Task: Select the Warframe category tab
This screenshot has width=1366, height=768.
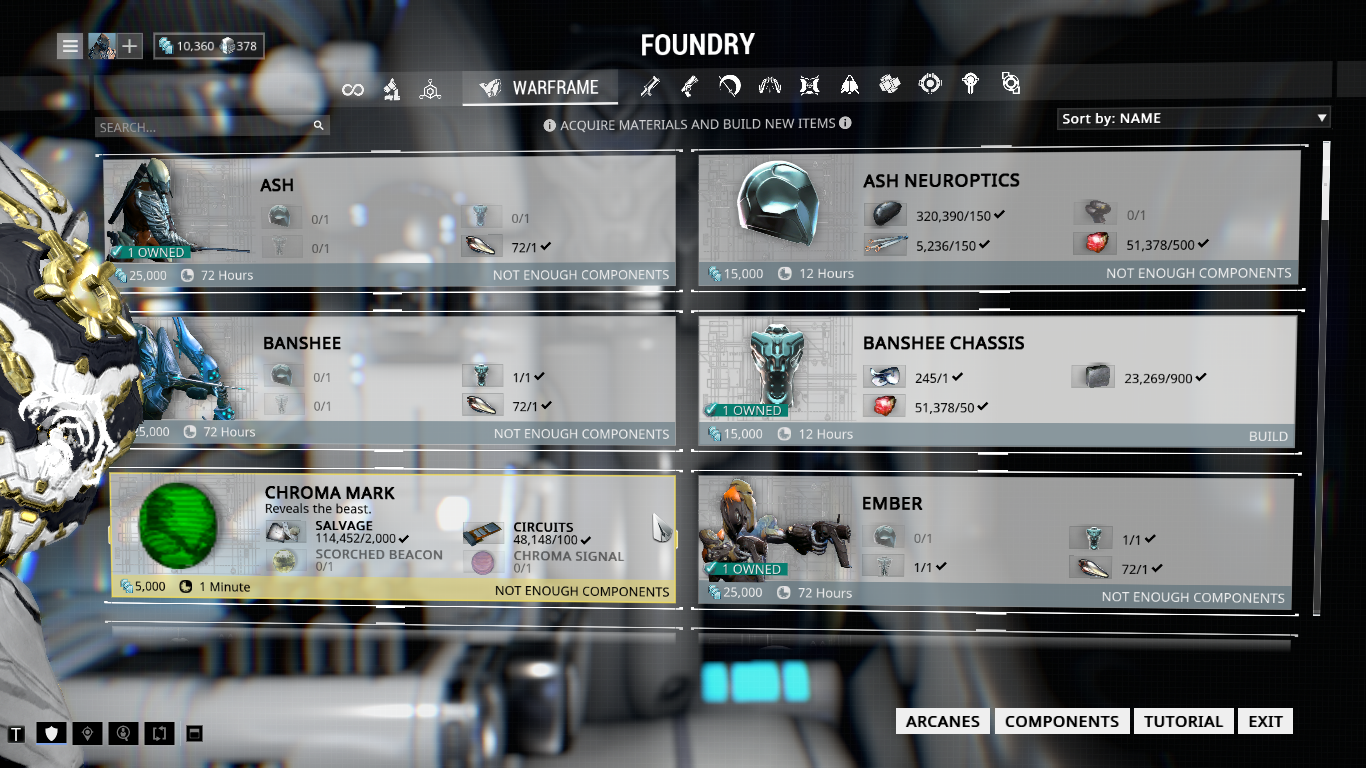Action: coord(540,88)
